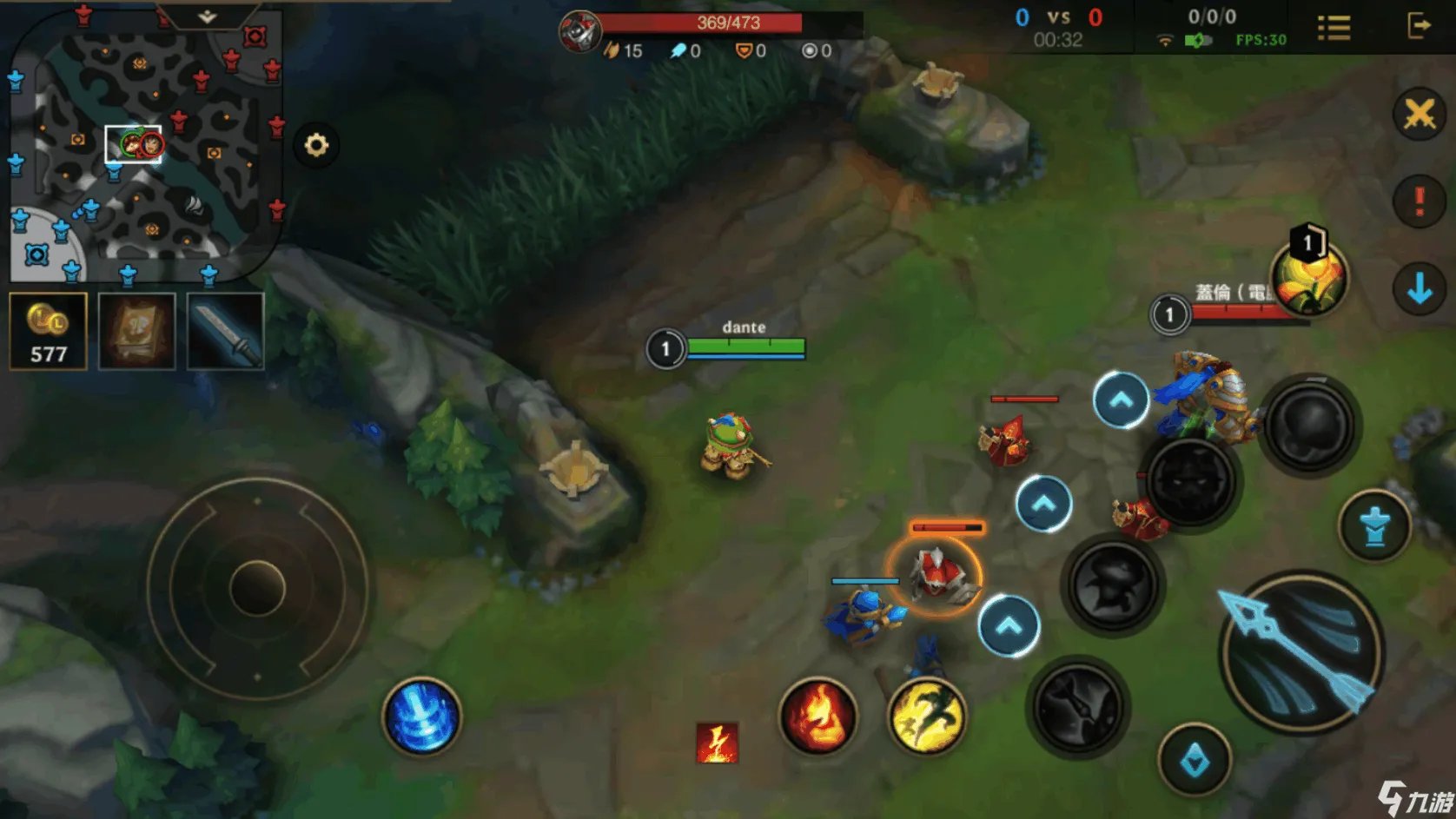
Task: Buy the recommended sword item
Action: point(226,331)
